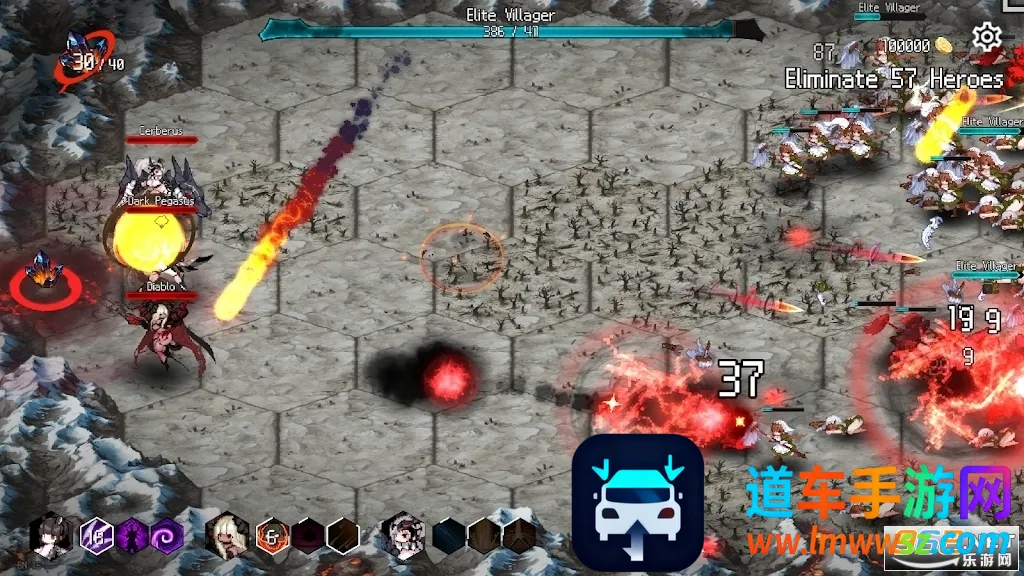Open the gear settings menu
Viewport: 1024px width, 576px height.
tap(987, 38)
